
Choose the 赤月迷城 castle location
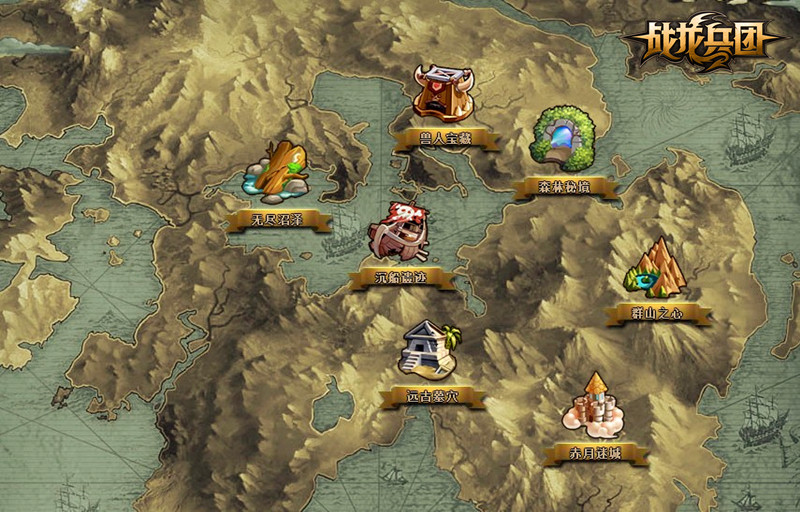[x=597, y=410]
